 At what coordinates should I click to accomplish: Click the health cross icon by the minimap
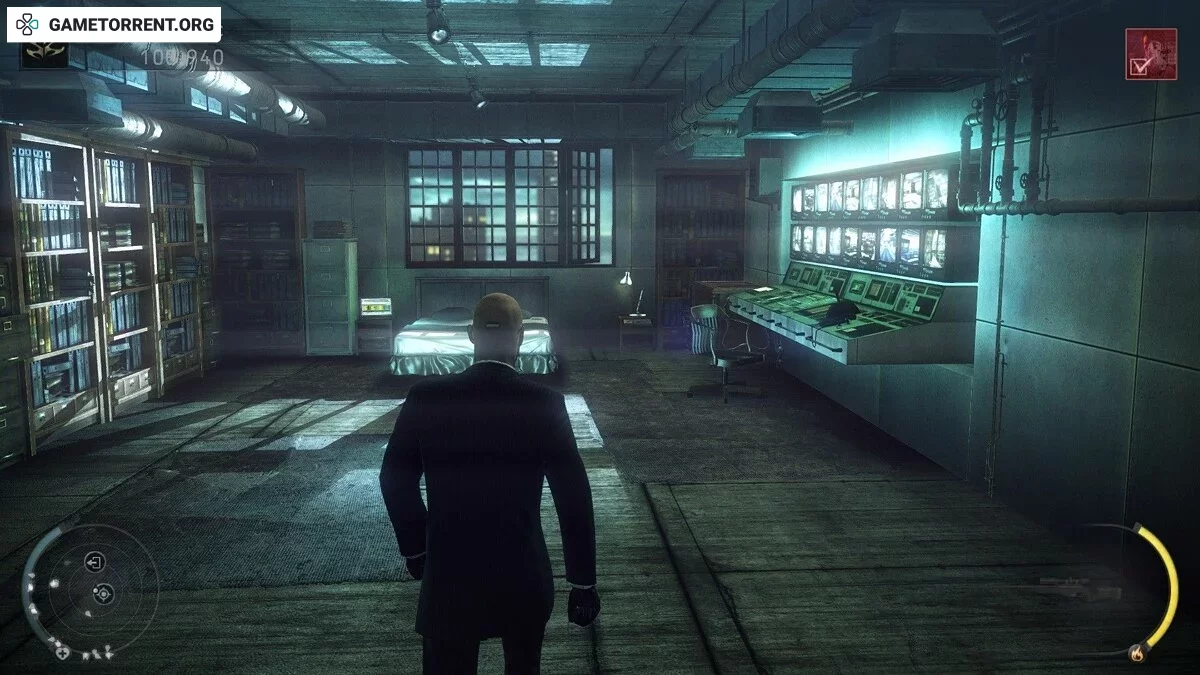(62, 652)
